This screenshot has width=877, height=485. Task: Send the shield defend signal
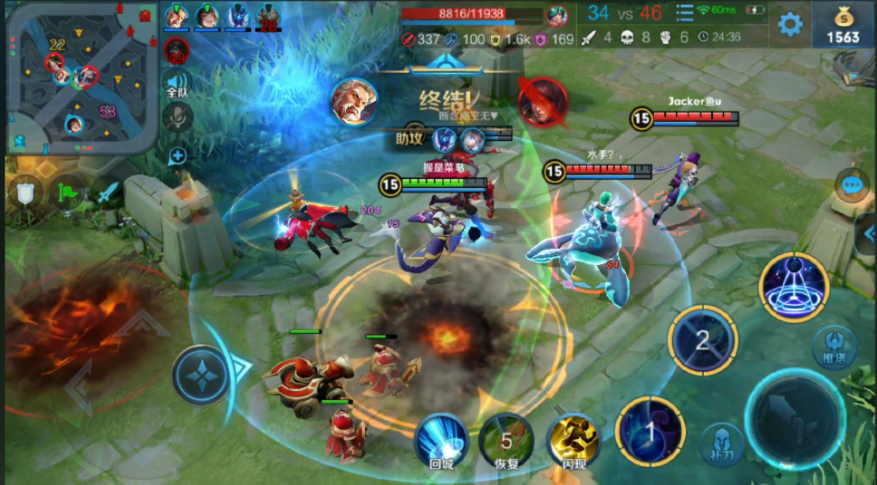click(26, 191)
